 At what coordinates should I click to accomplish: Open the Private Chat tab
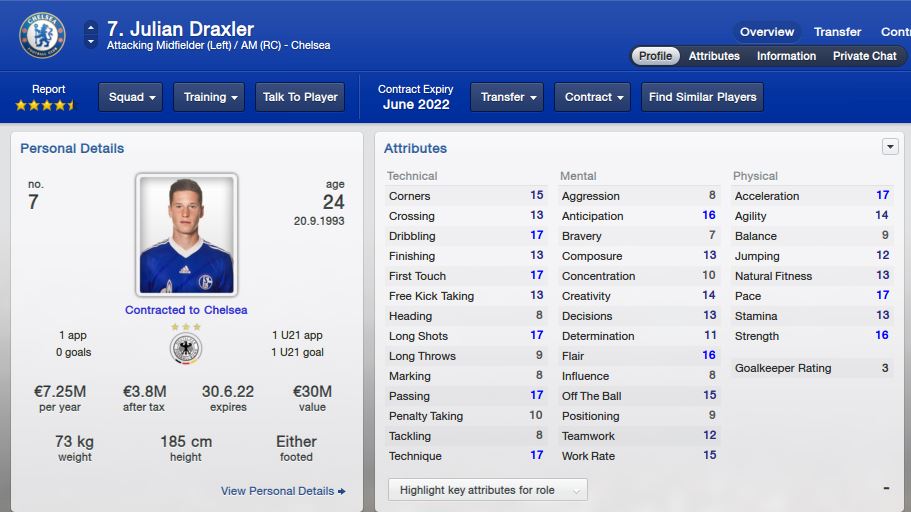click(x=864, y=56)
